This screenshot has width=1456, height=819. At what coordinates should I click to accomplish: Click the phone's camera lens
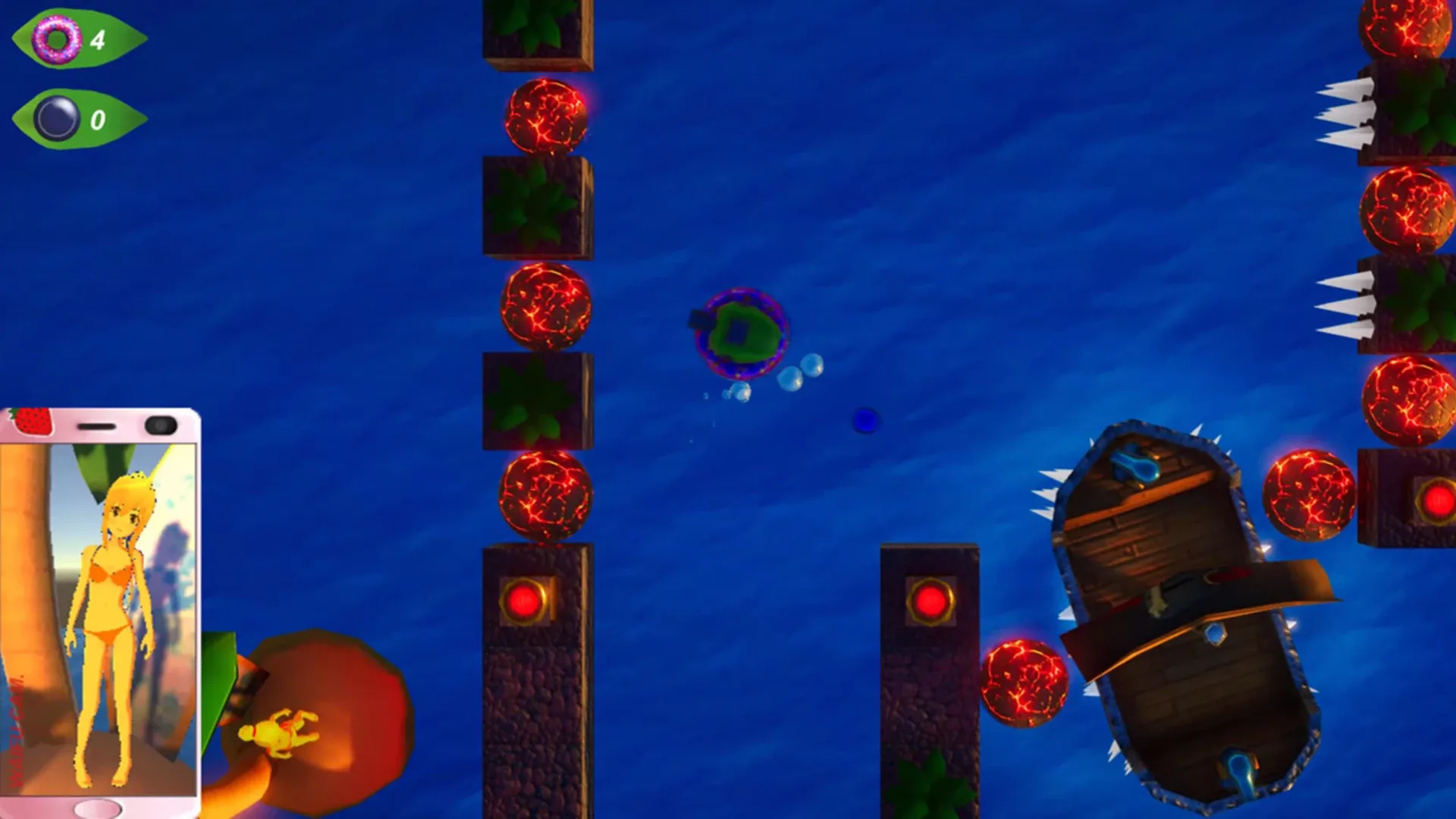click(x=159, y=425)
